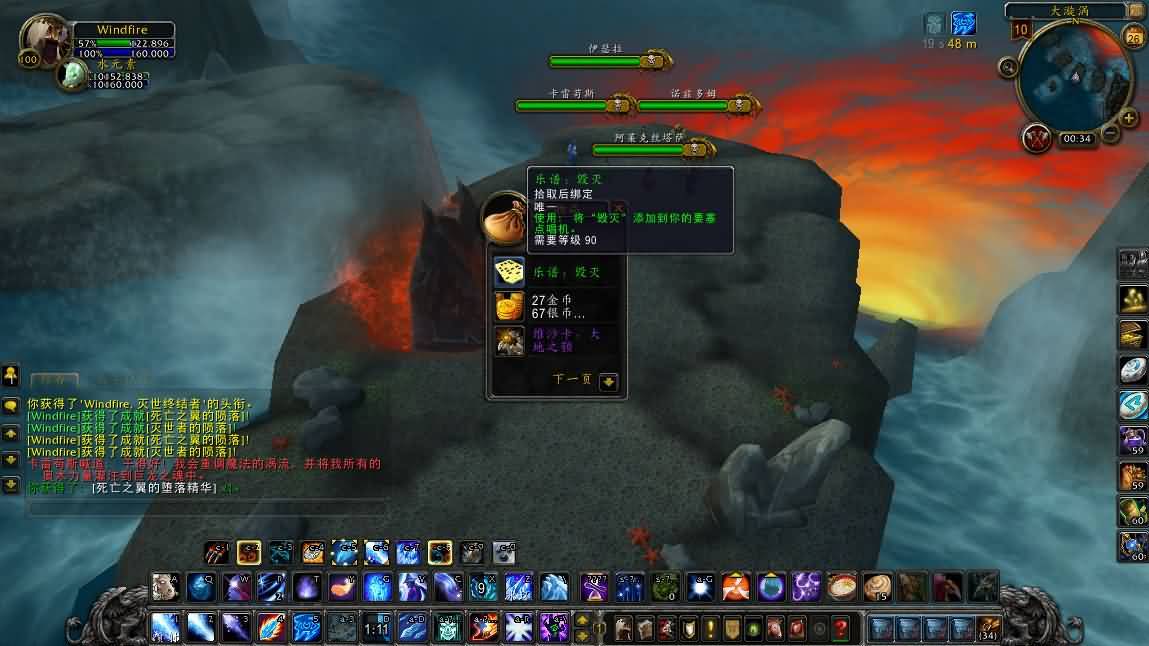Open the yellow exclamation quest log button

click(x=710, y=628)
